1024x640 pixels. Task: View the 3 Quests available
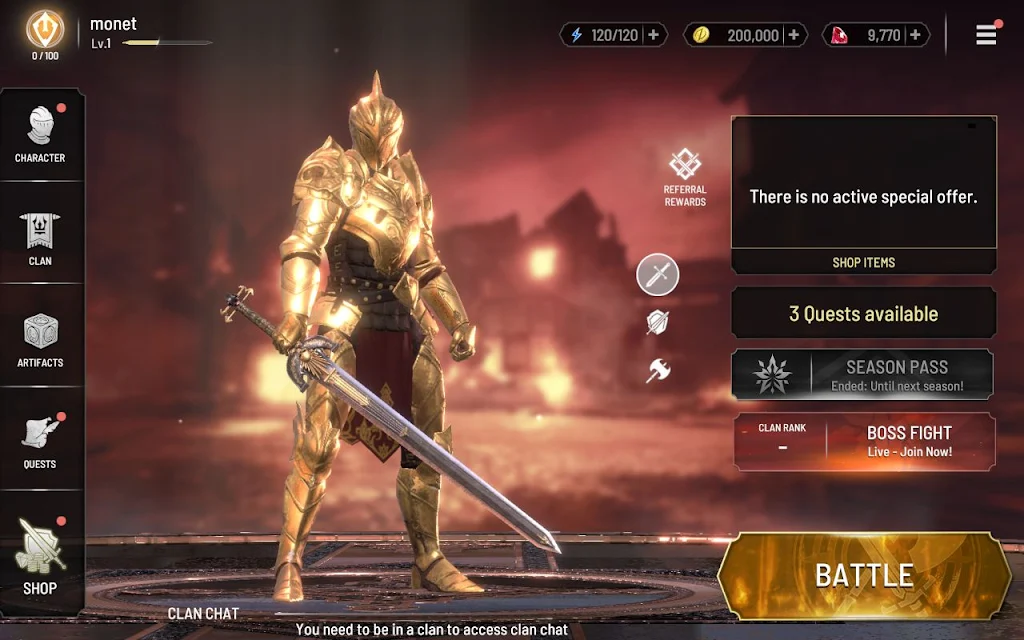pos(863,314)
